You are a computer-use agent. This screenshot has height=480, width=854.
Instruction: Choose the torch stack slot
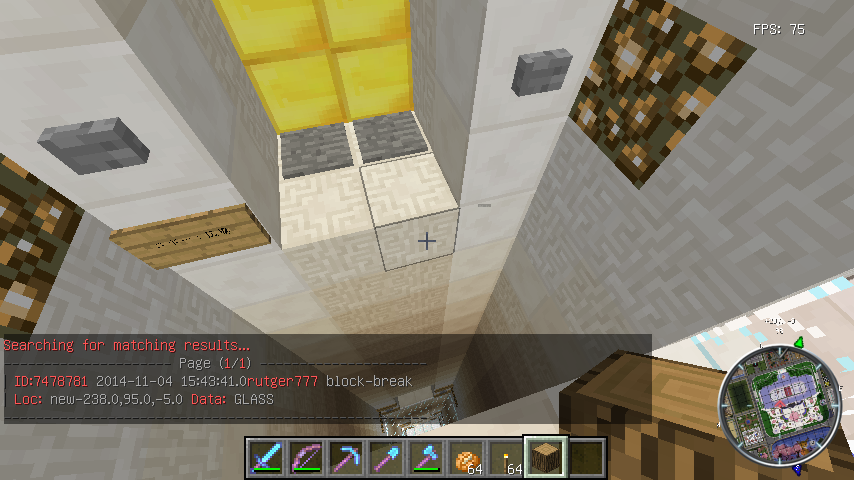coord(506,458)
